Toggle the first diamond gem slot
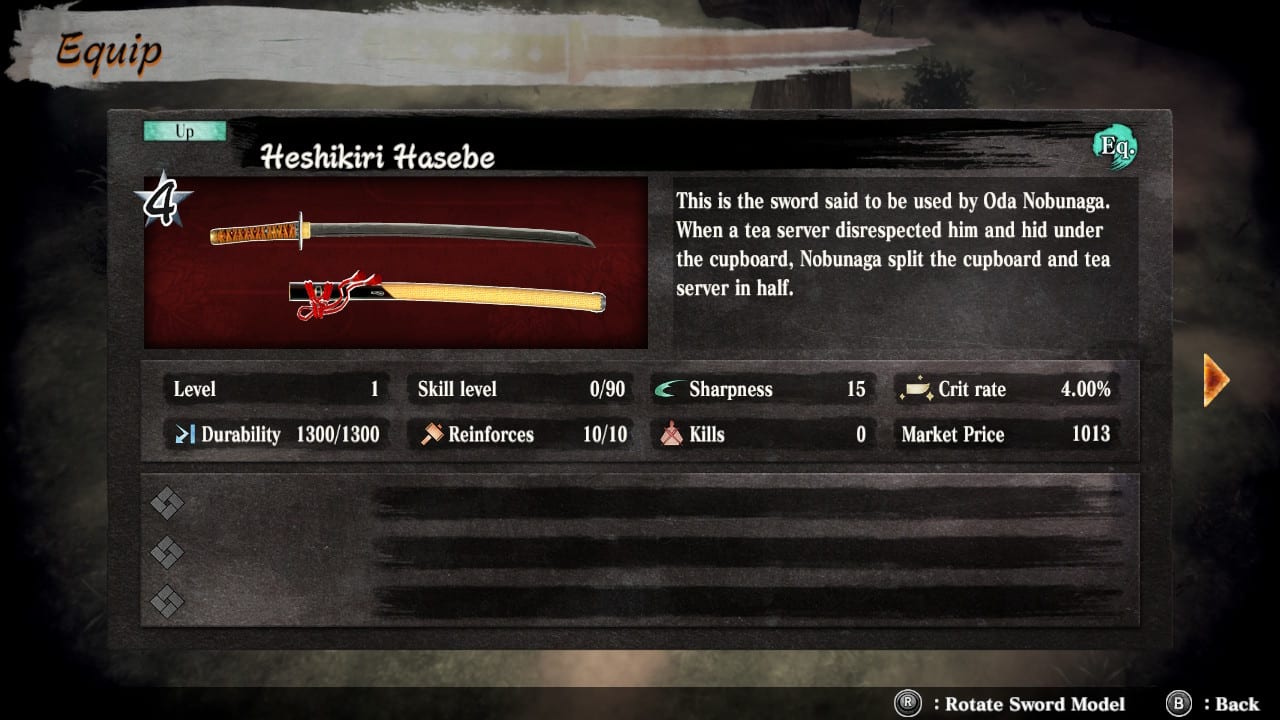 pos(167,504)
